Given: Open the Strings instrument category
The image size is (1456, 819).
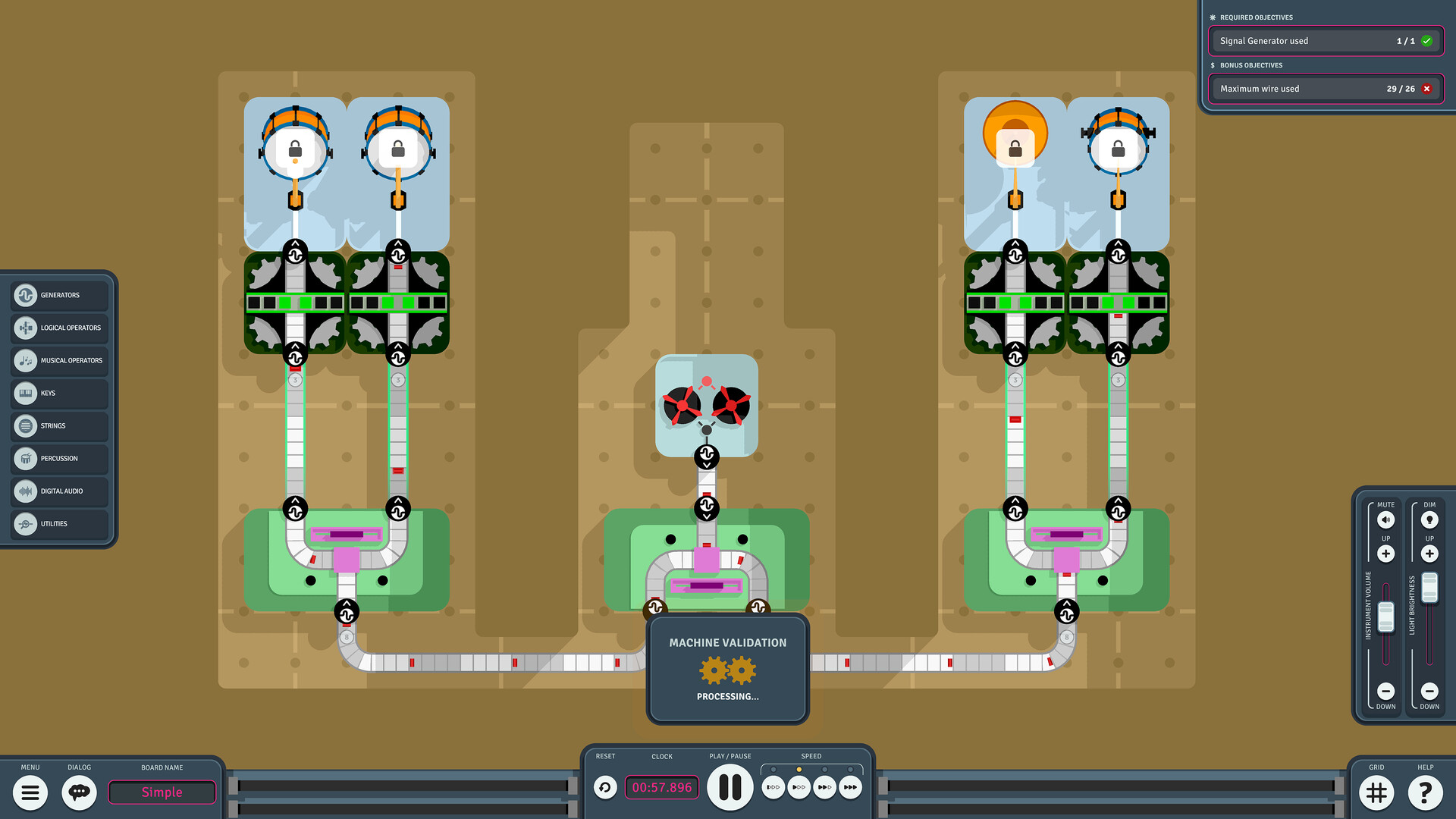Looking at the screenshot, I should tap(58, 425).
